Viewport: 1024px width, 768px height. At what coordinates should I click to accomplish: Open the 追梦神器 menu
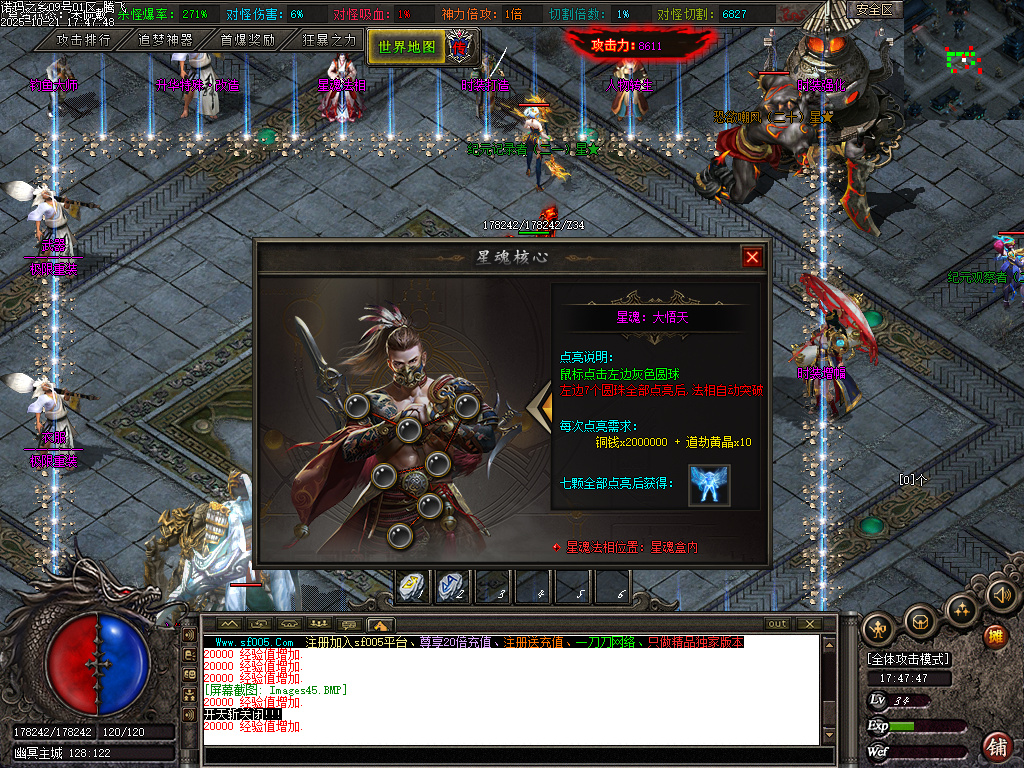pos(165,40)
